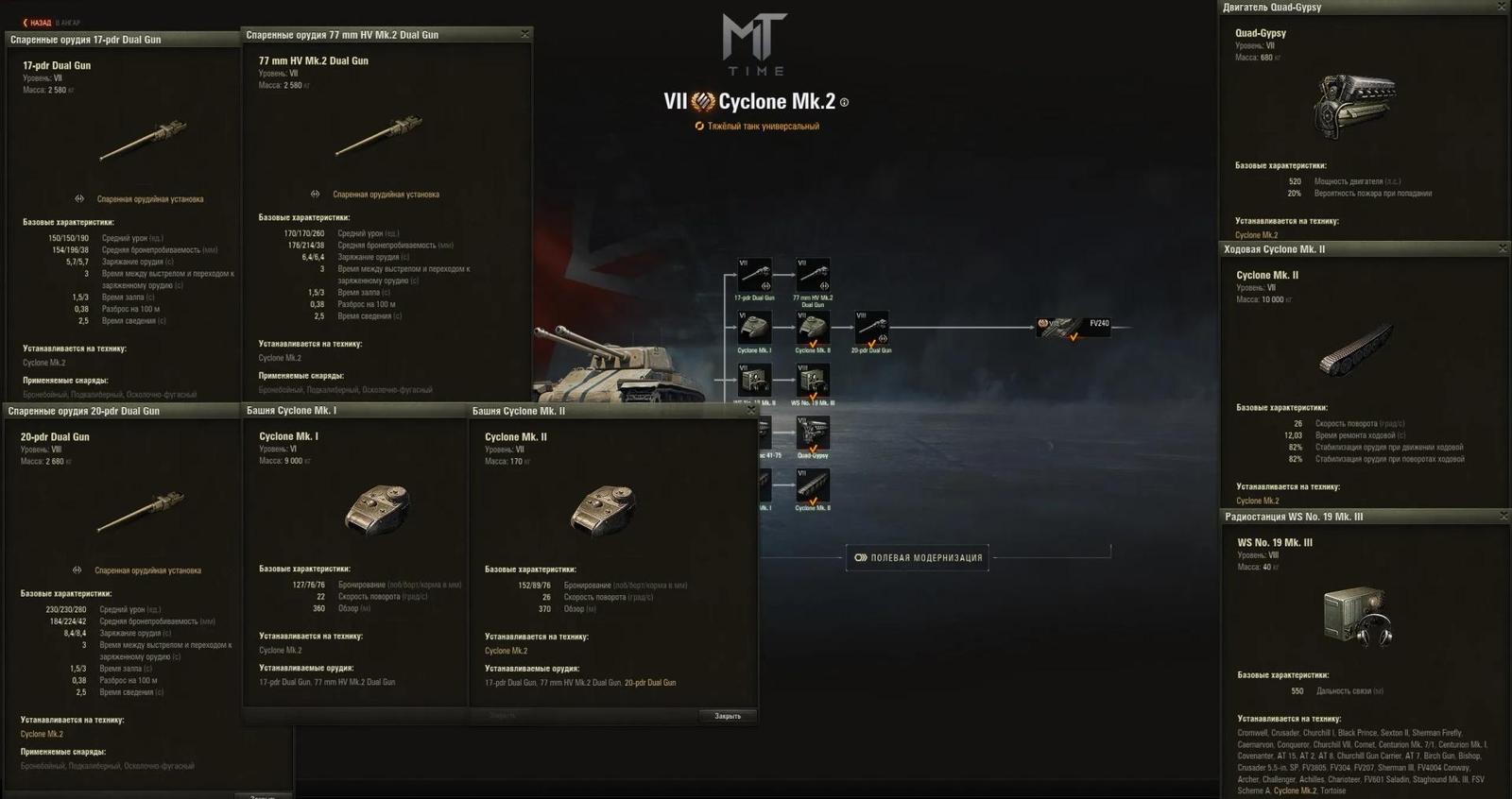Select the 17-pdr Dual Gun module in the tree
This screenshot has height=799, width=1512.
click(754, 274)
